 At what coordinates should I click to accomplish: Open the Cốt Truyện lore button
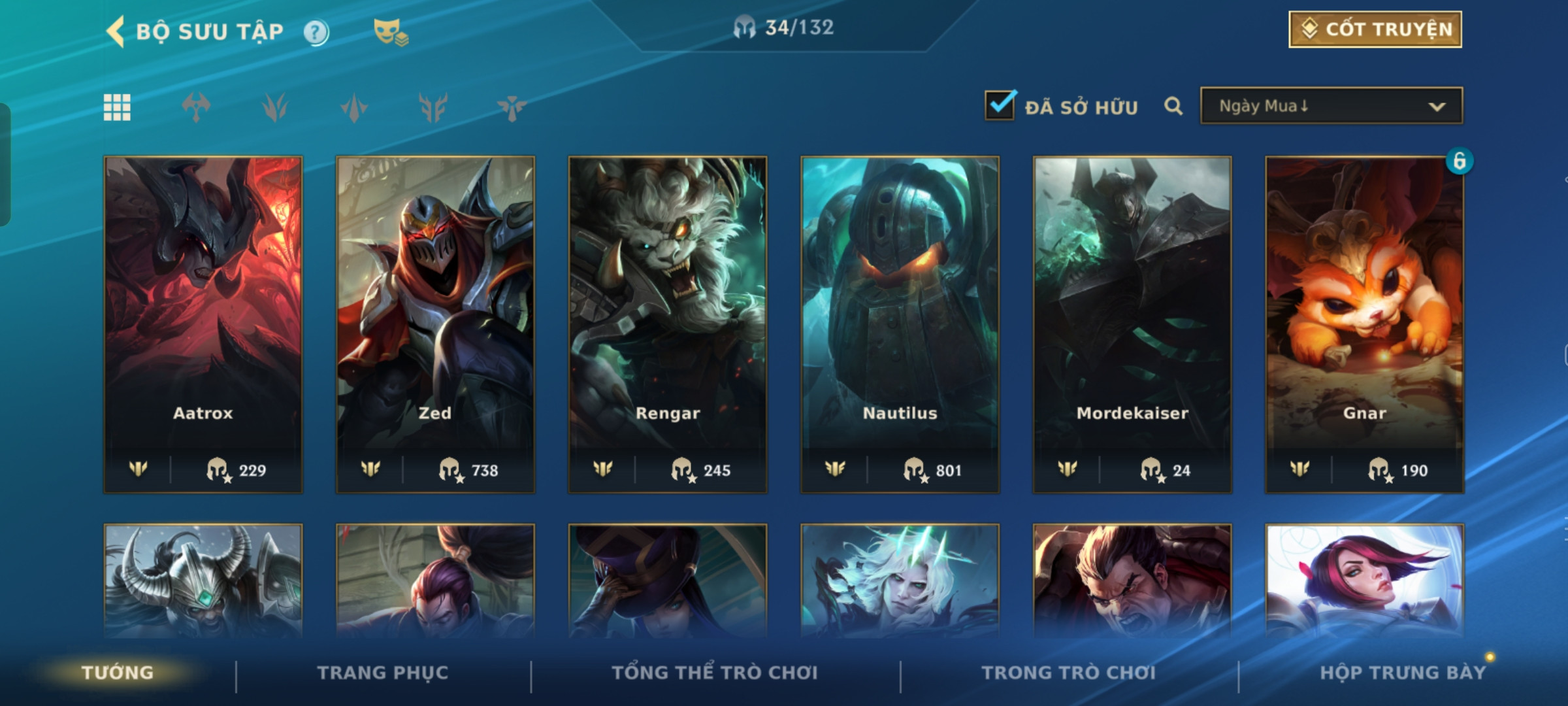[1375, 29]
